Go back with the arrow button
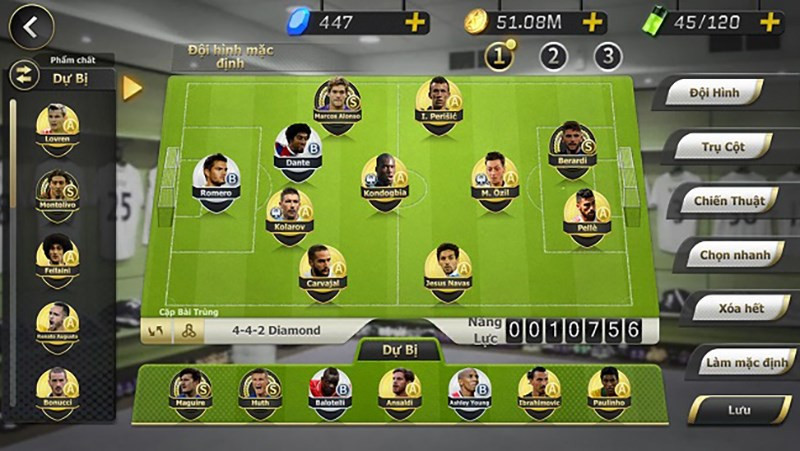 click(30, 28)
